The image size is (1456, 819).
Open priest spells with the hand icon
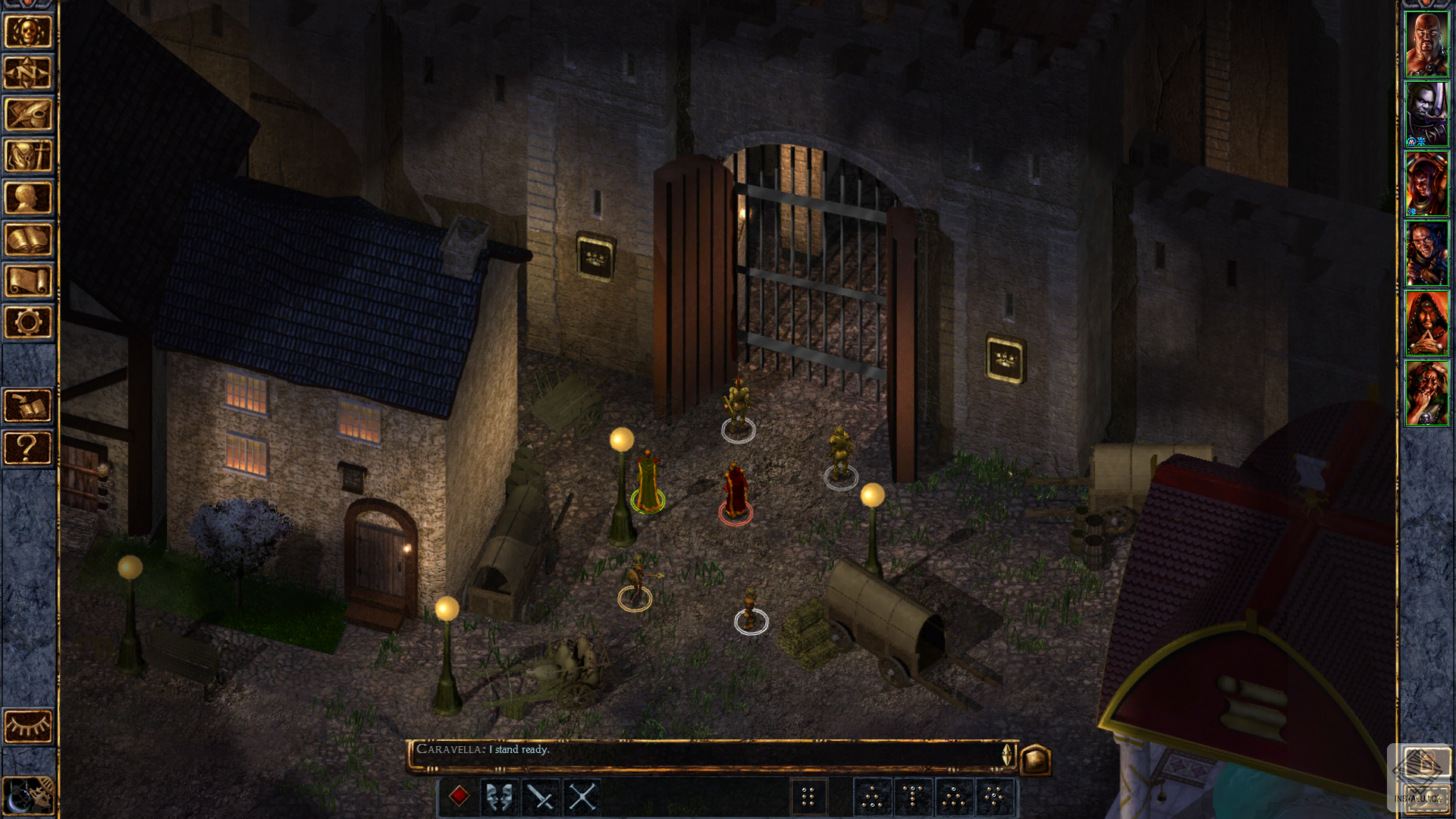[x=28, y=157]
